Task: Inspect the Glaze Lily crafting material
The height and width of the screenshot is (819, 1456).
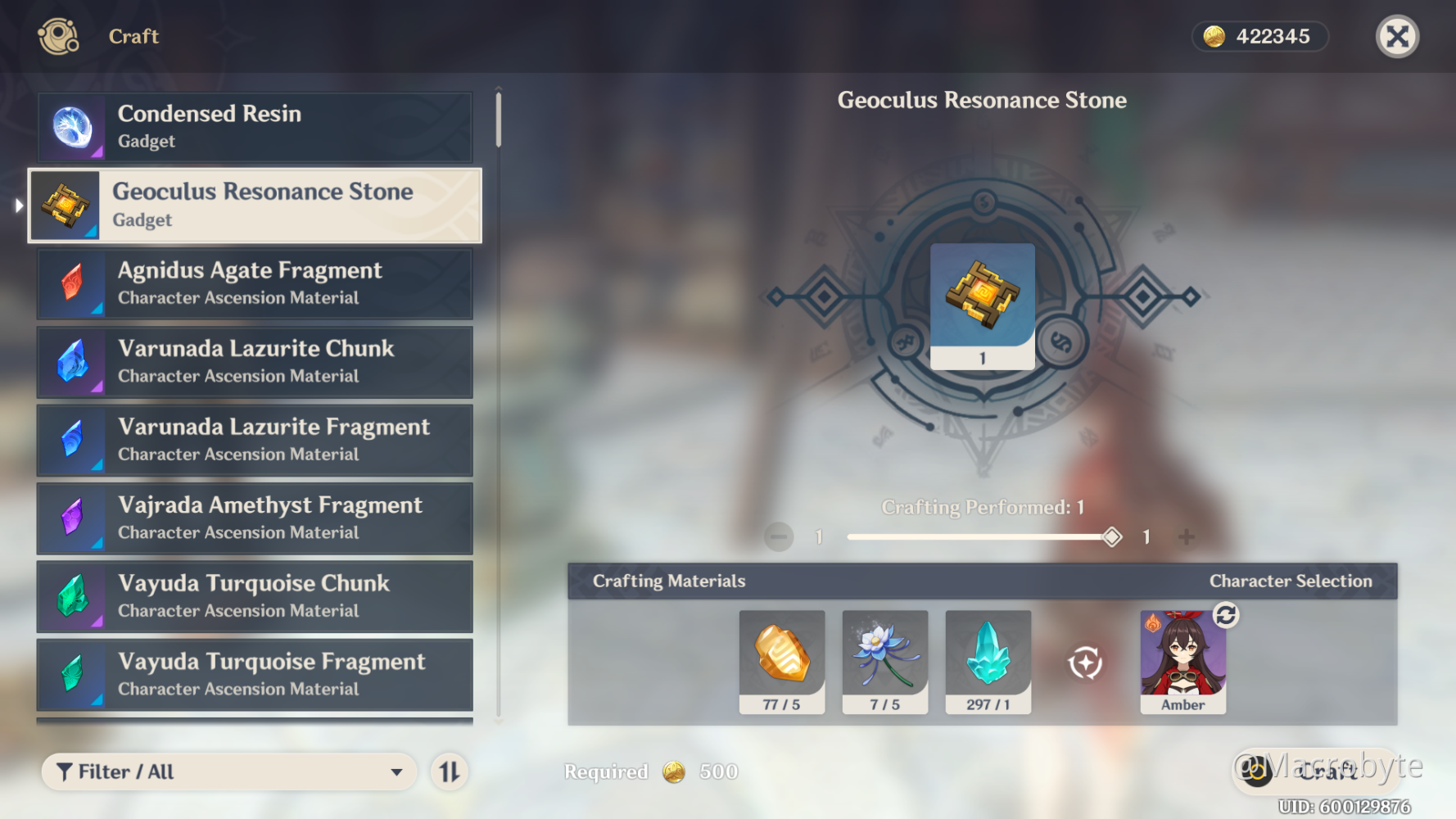Action: [884, 661]
